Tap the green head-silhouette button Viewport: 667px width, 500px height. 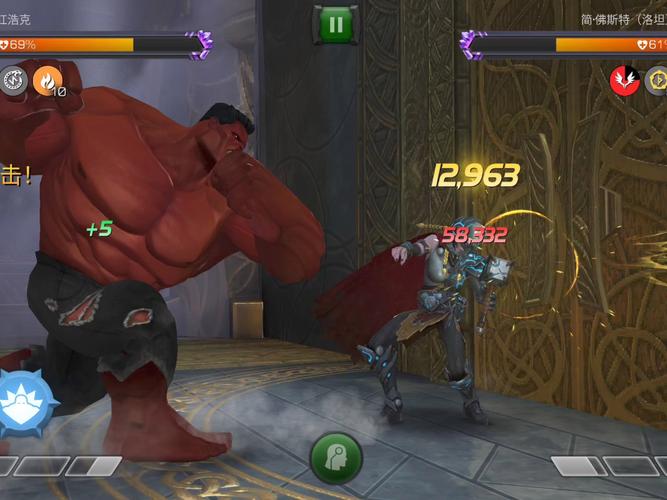point(335,458)
